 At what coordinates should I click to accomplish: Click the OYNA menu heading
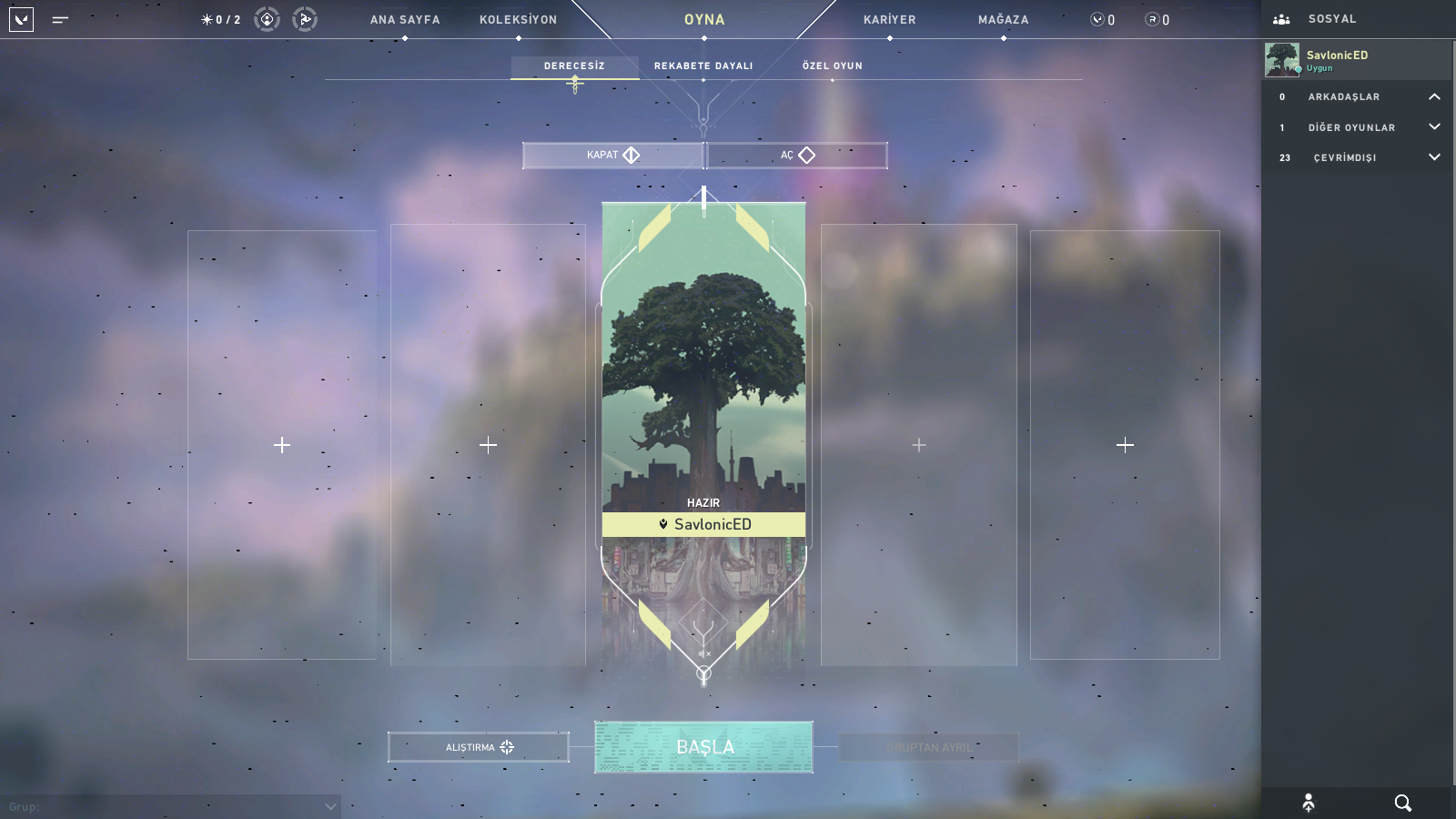[x=704, y=19]
